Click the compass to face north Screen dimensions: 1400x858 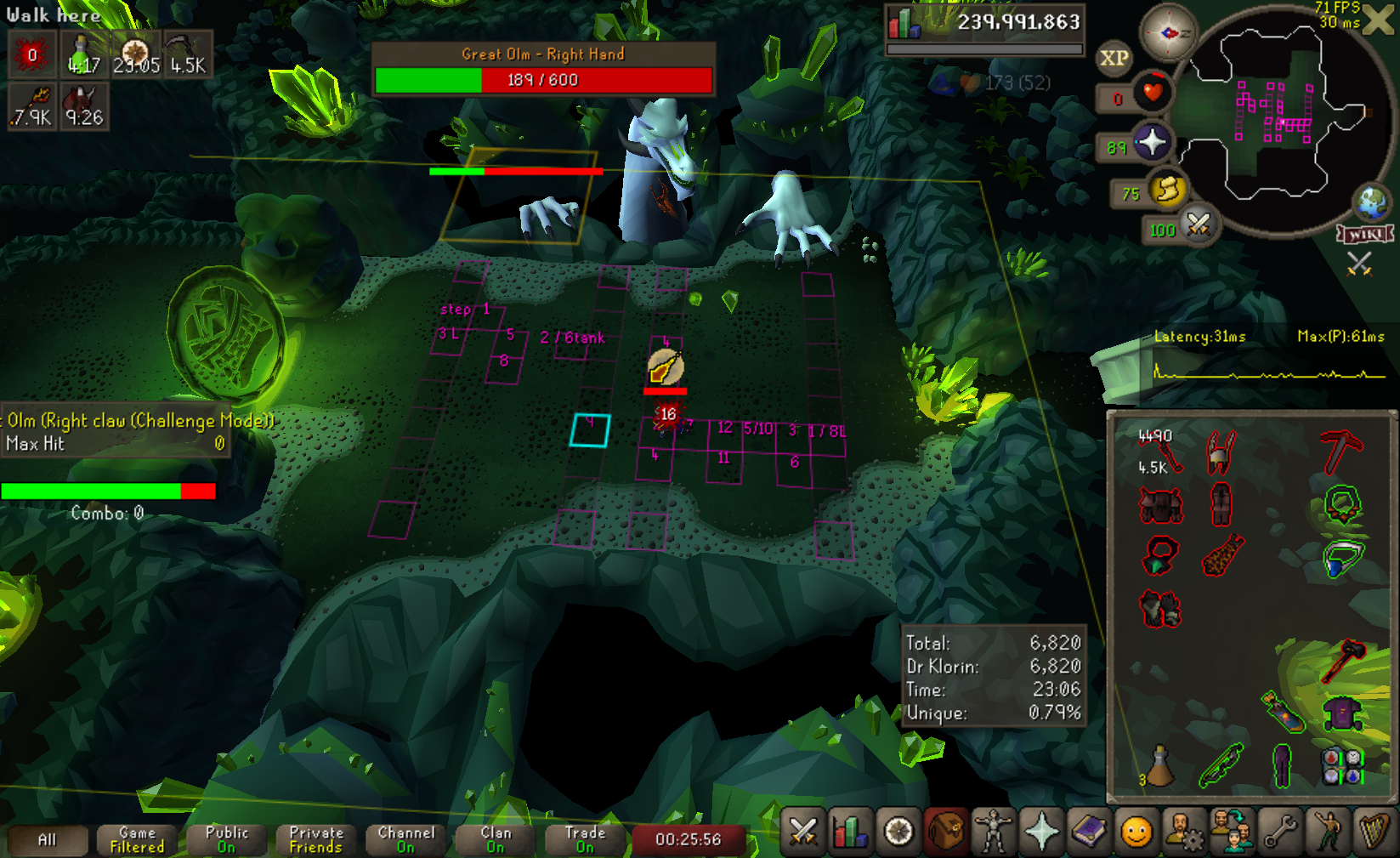click(1168, 32)
